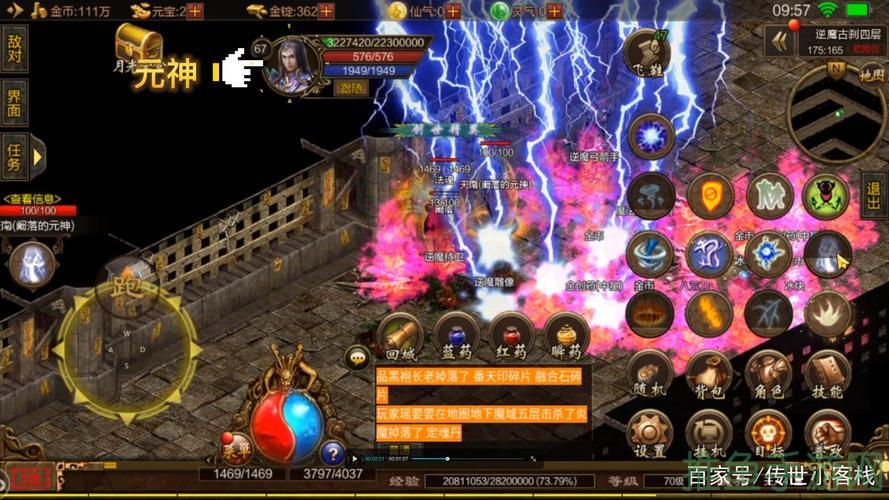Open the 背包 backpack
This screenshot has height=500, width=889.
pos(709,374)
